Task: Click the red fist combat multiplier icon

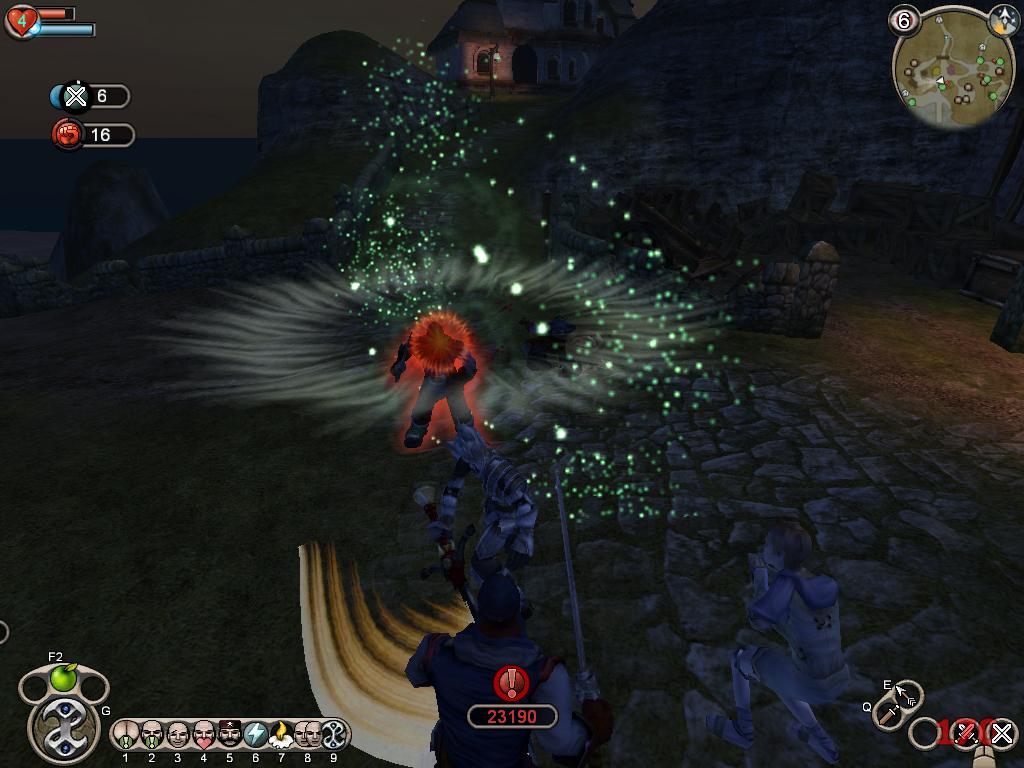Action: pos(67,134)
